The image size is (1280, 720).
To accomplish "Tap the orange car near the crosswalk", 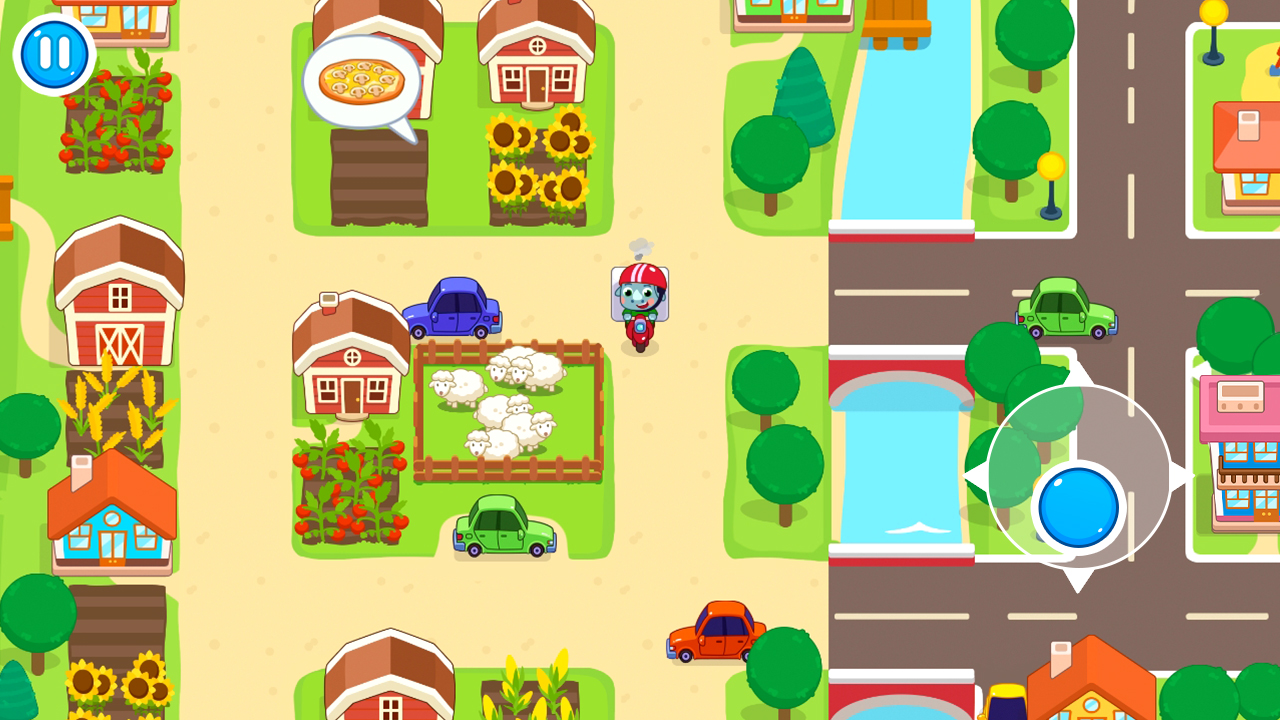I will coord(715,630).
